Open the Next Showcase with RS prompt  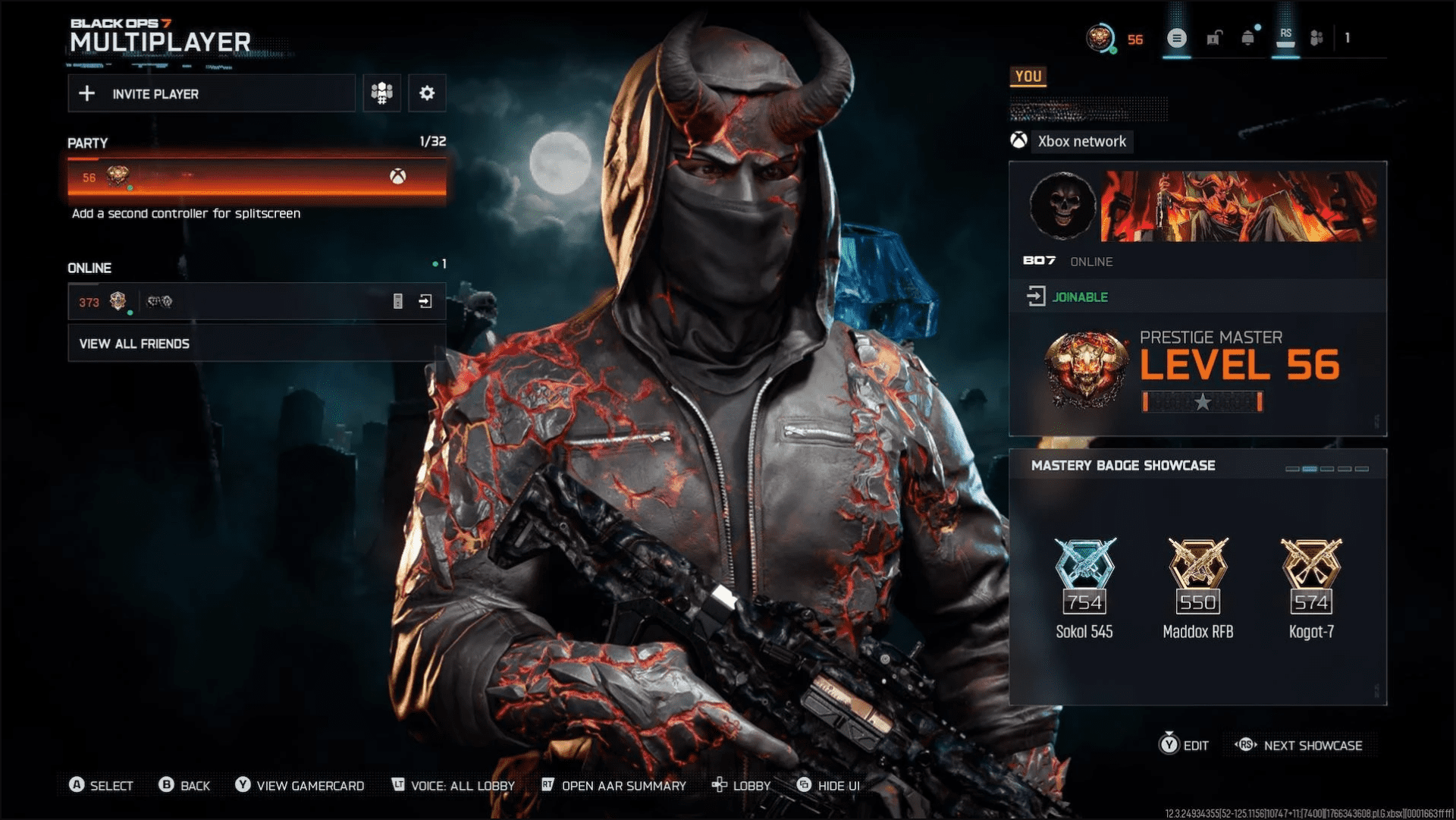pyautogui.click(x=1302, y=746)
